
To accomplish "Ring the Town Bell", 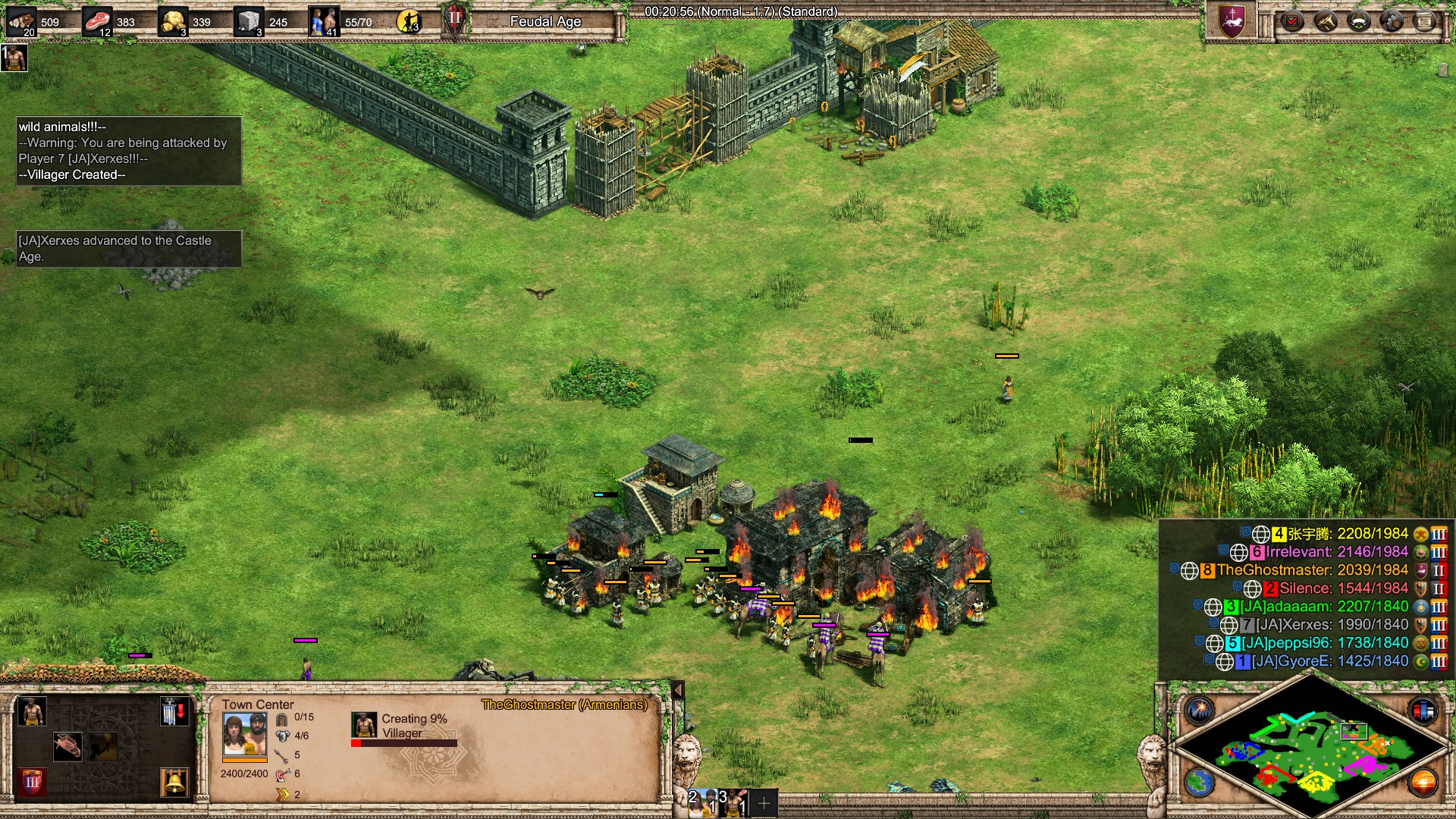I will click(x=174, y=781).
